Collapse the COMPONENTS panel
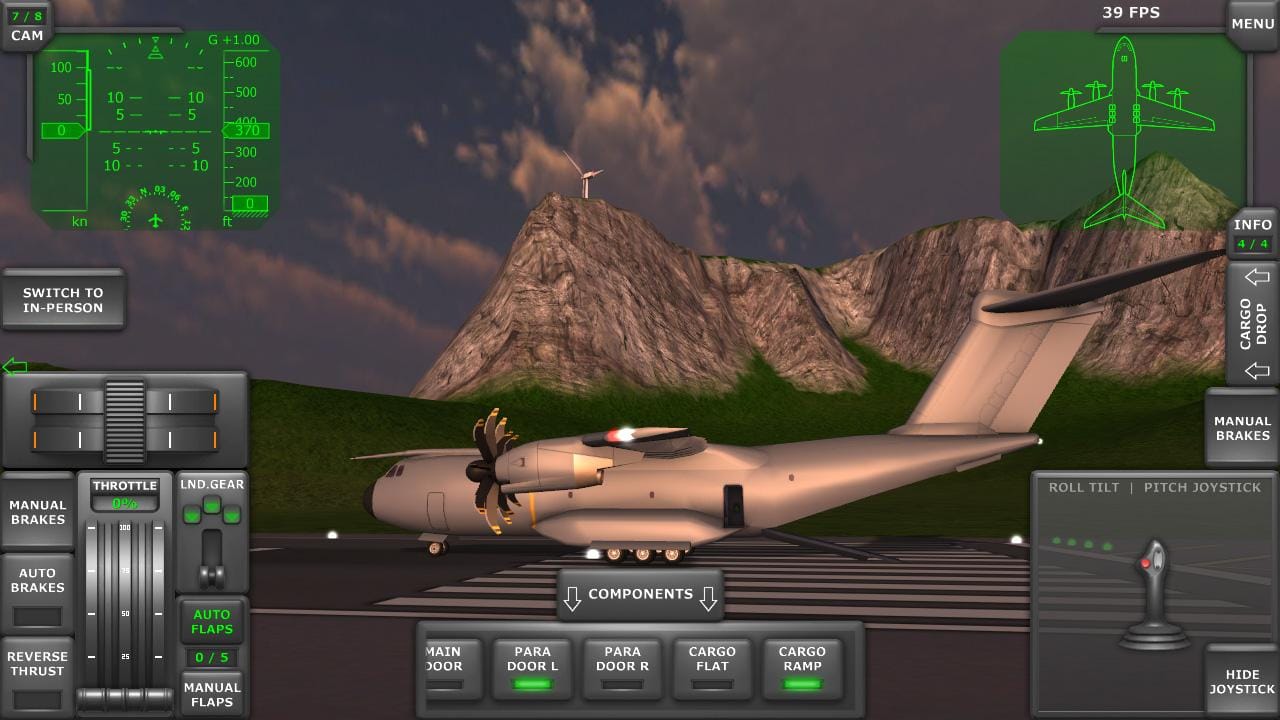The height and width of the screenshot is (720, 1280). (640, 593)
